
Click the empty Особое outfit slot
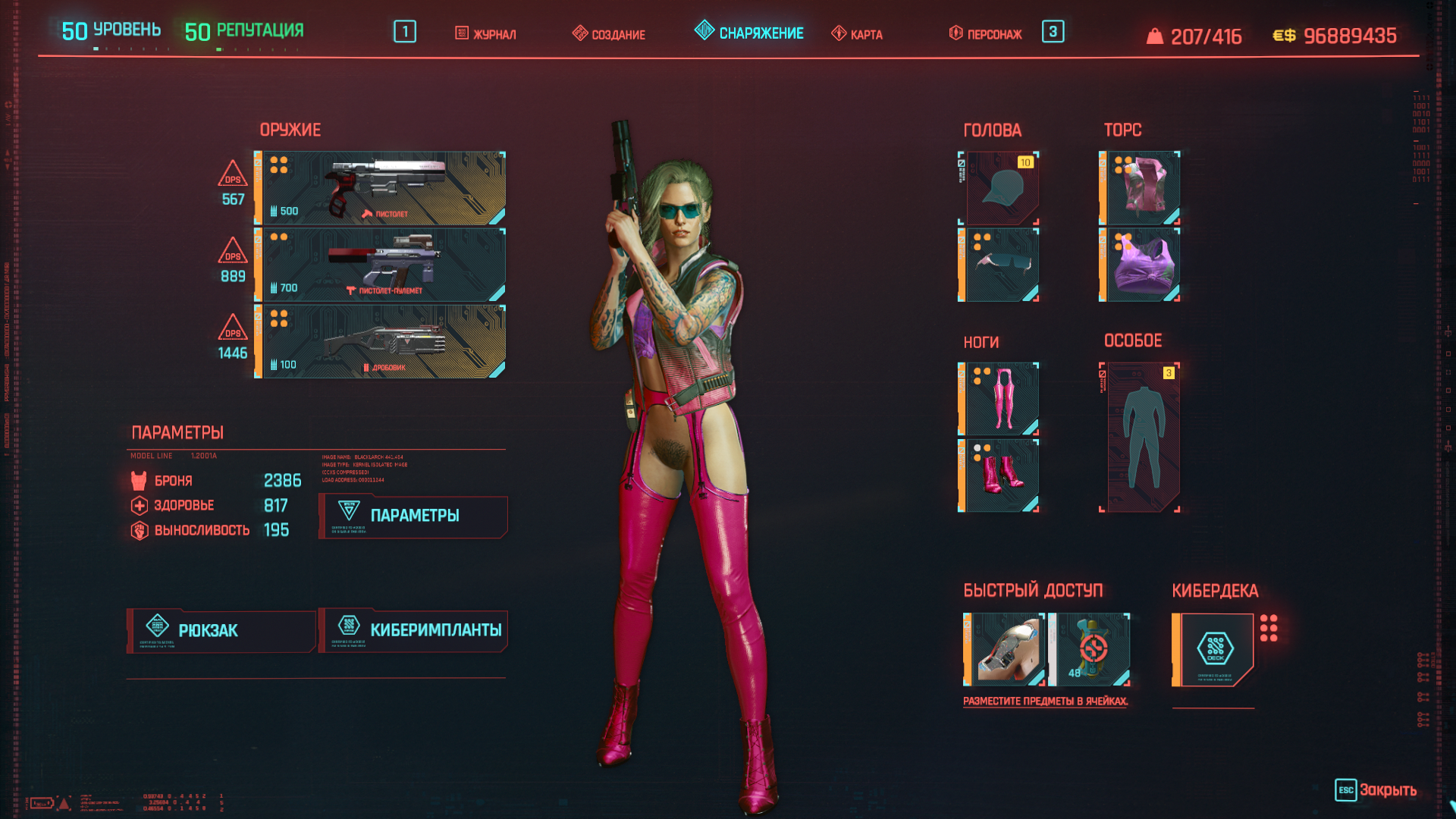coord(1141,438)
